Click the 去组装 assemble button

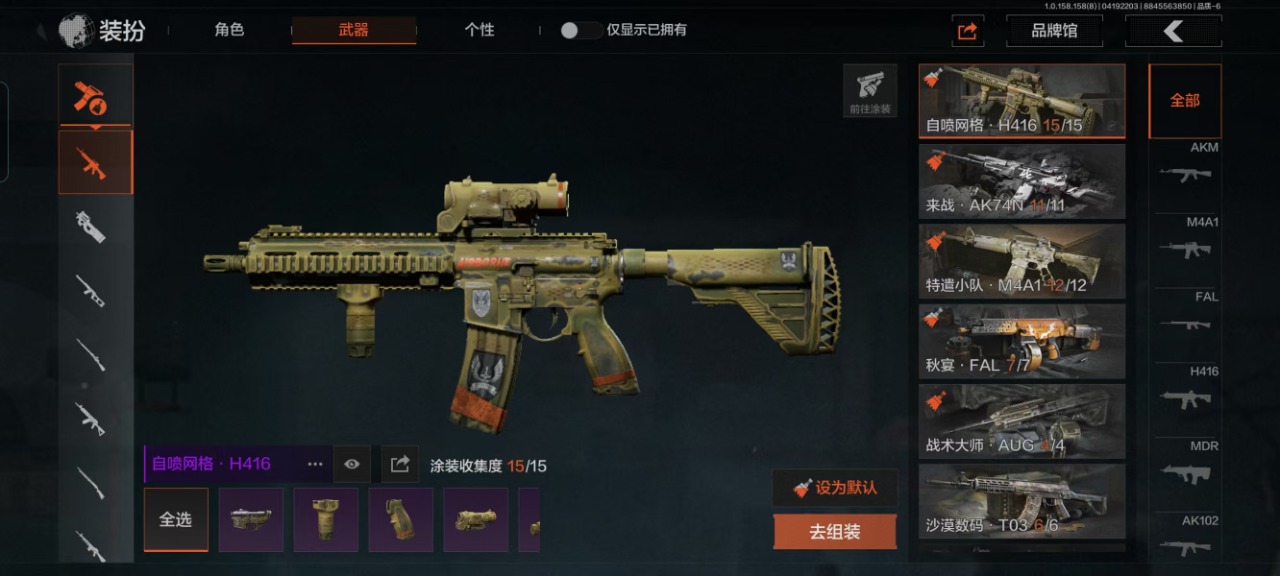click(835, 532)
